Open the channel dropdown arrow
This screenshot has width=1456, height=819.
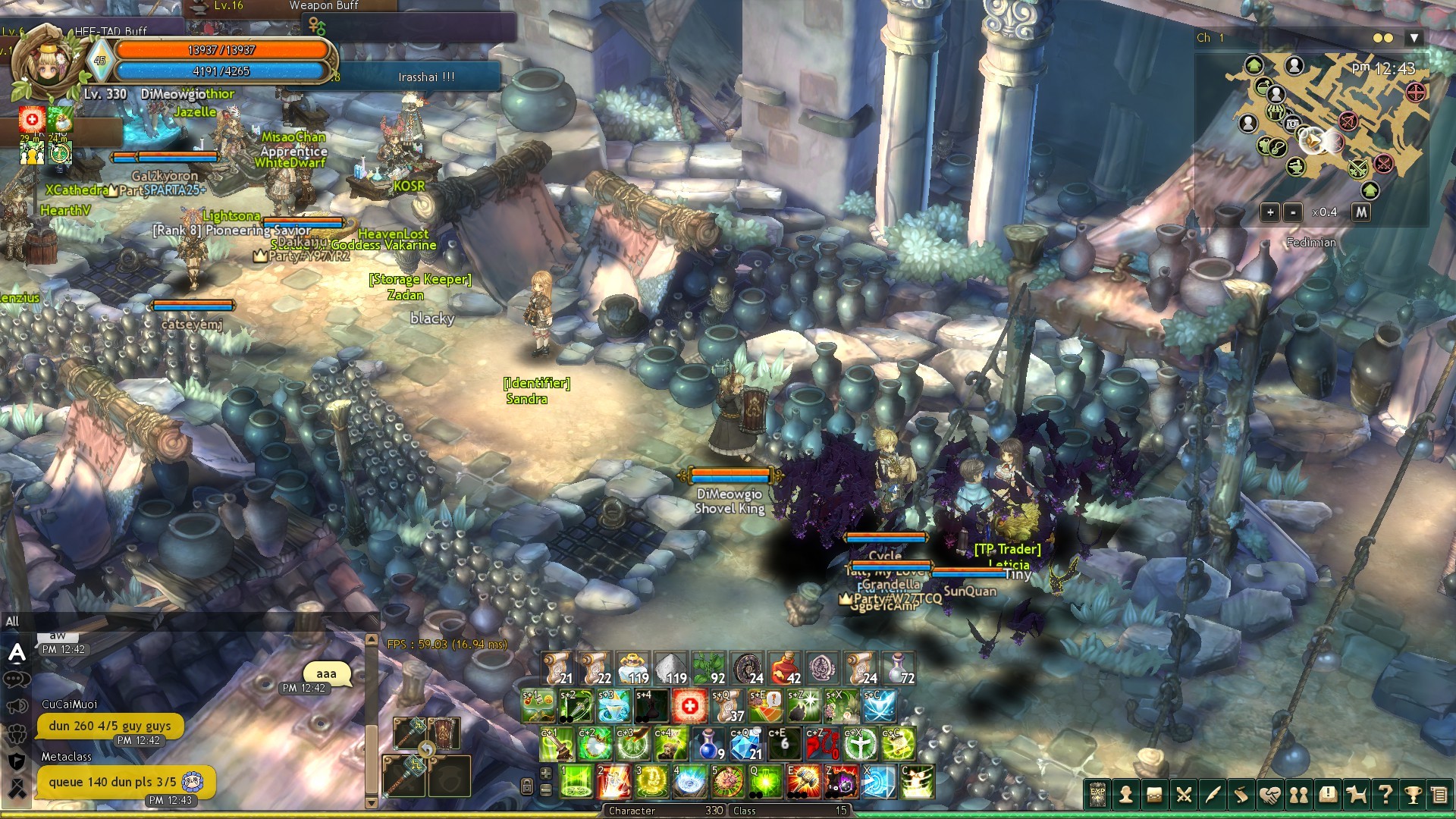[x=1414, y=38]
